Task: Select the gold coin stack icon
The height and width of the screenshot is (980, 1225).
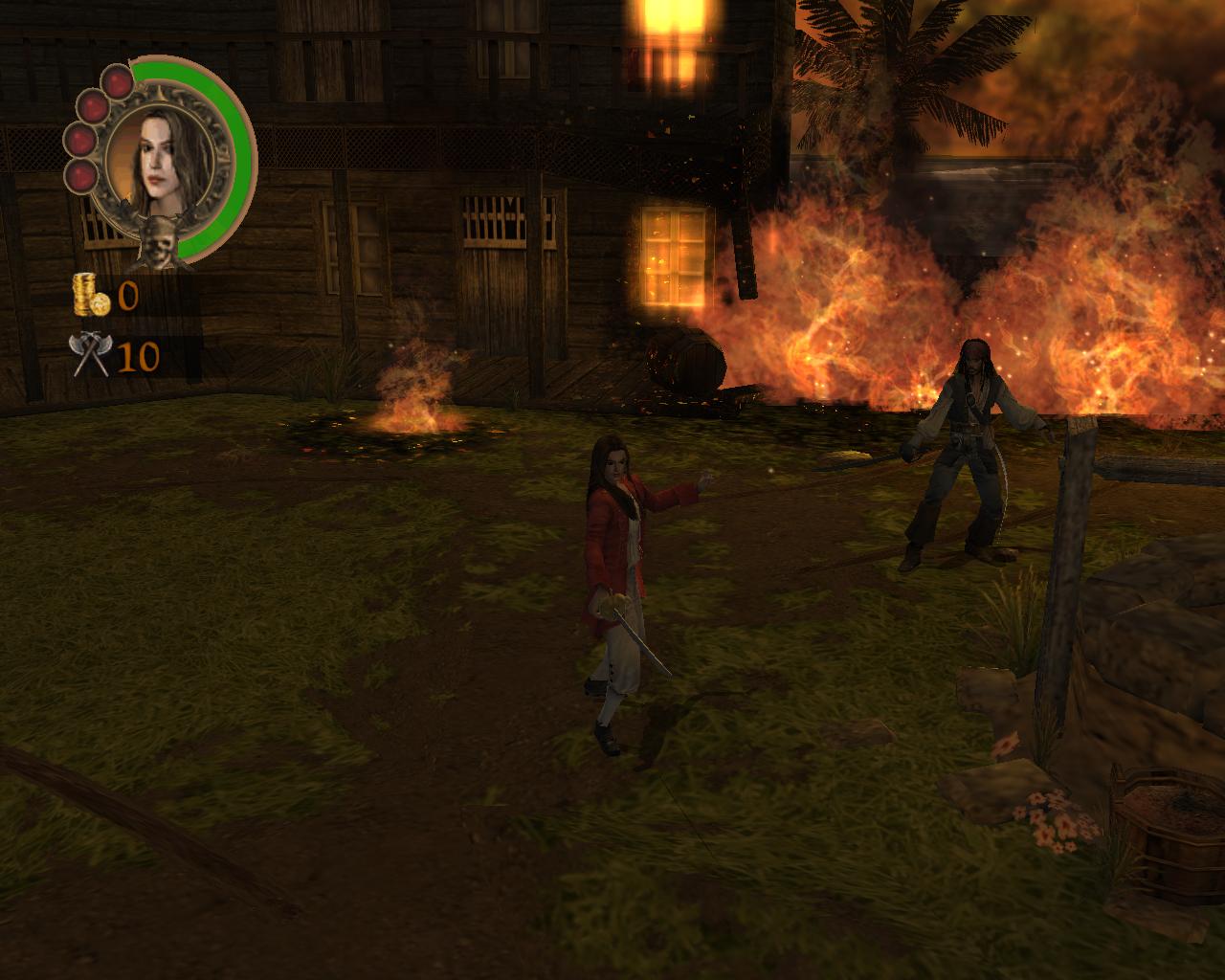Action: coord(90,295)
